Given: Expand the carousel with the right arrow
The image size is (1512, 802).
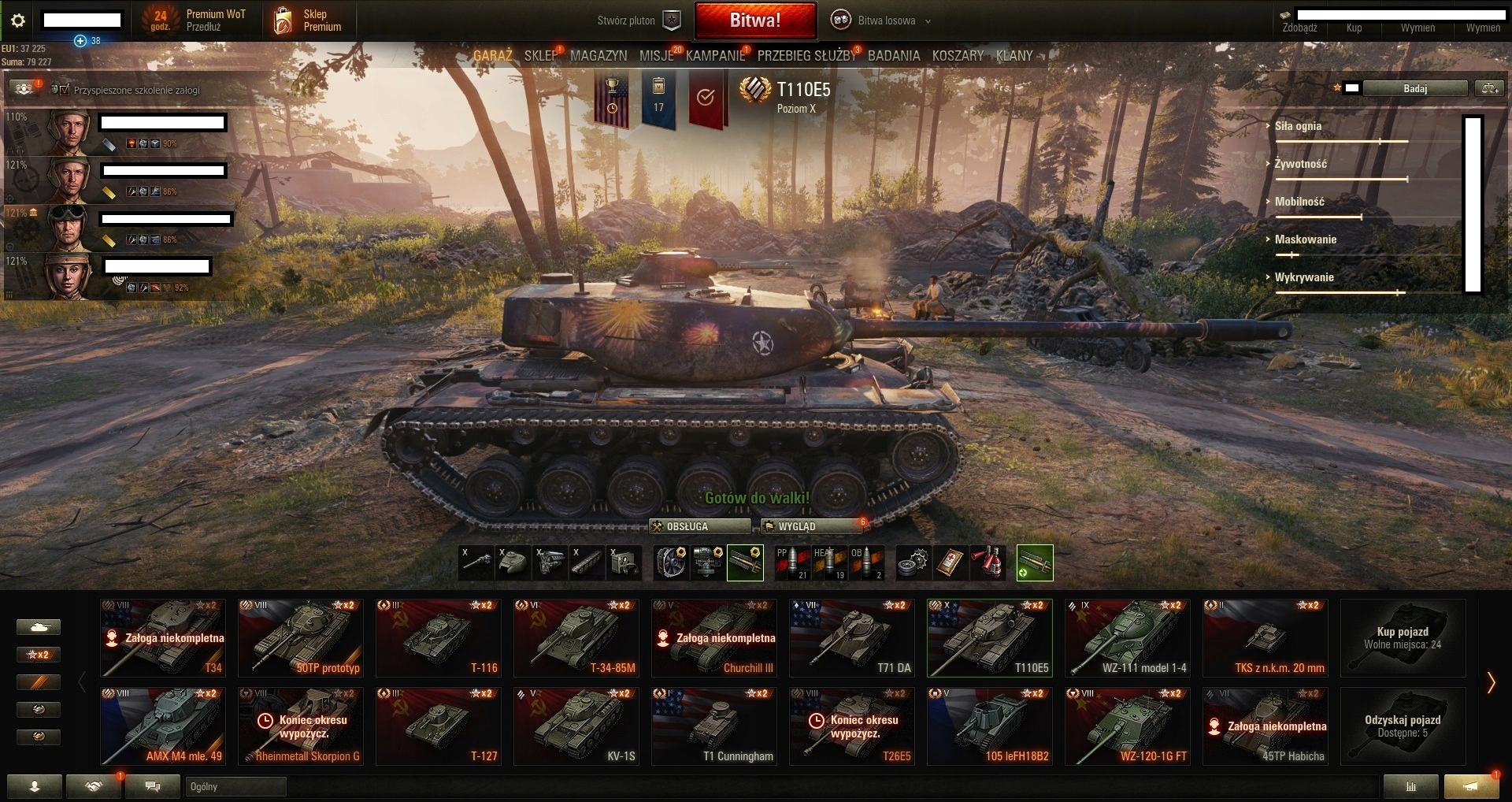Looking at the screenshot, I should point(1492,681).
